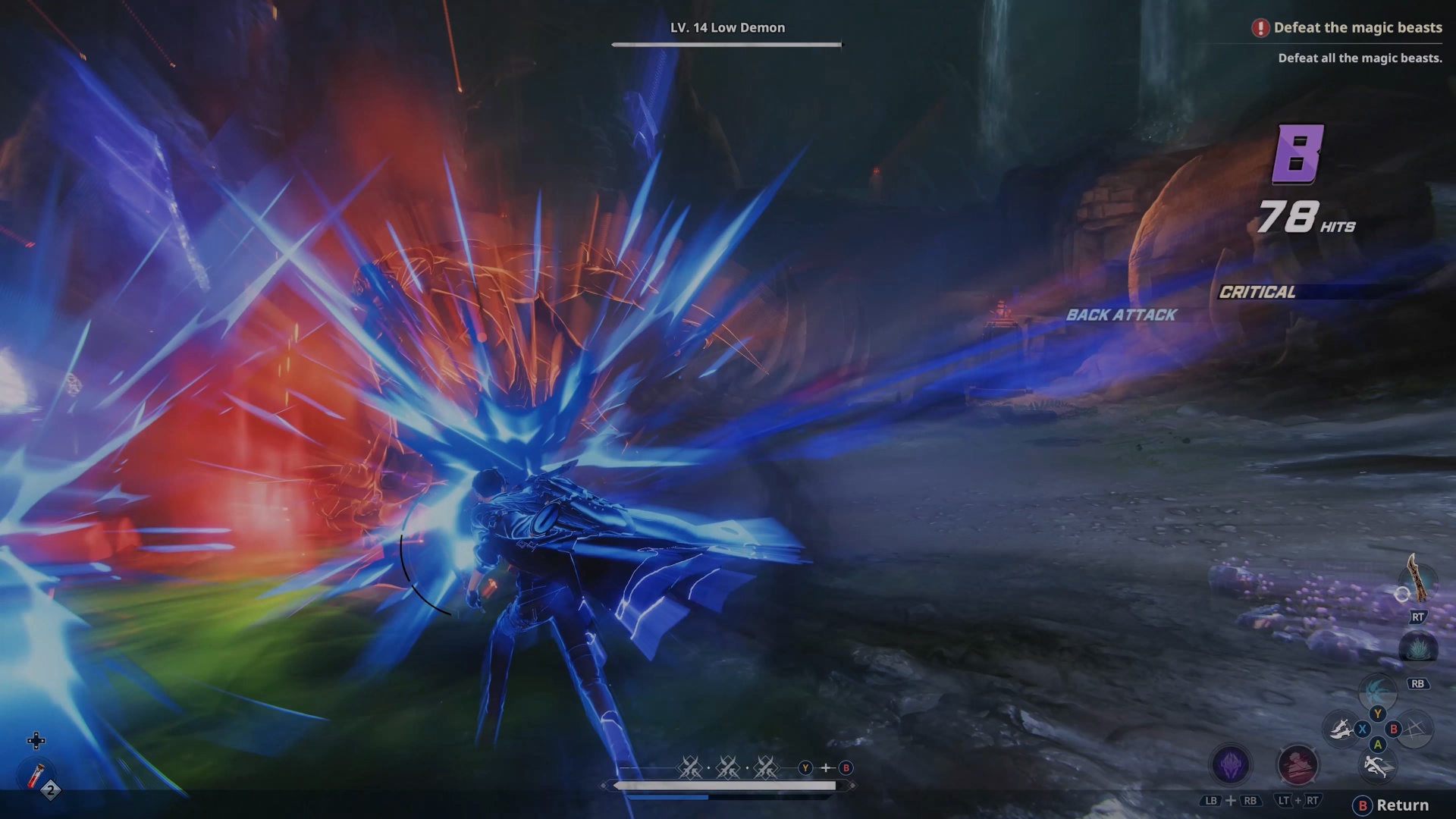Click the blue gauge below the combo bar

click(x=667, y=797)
